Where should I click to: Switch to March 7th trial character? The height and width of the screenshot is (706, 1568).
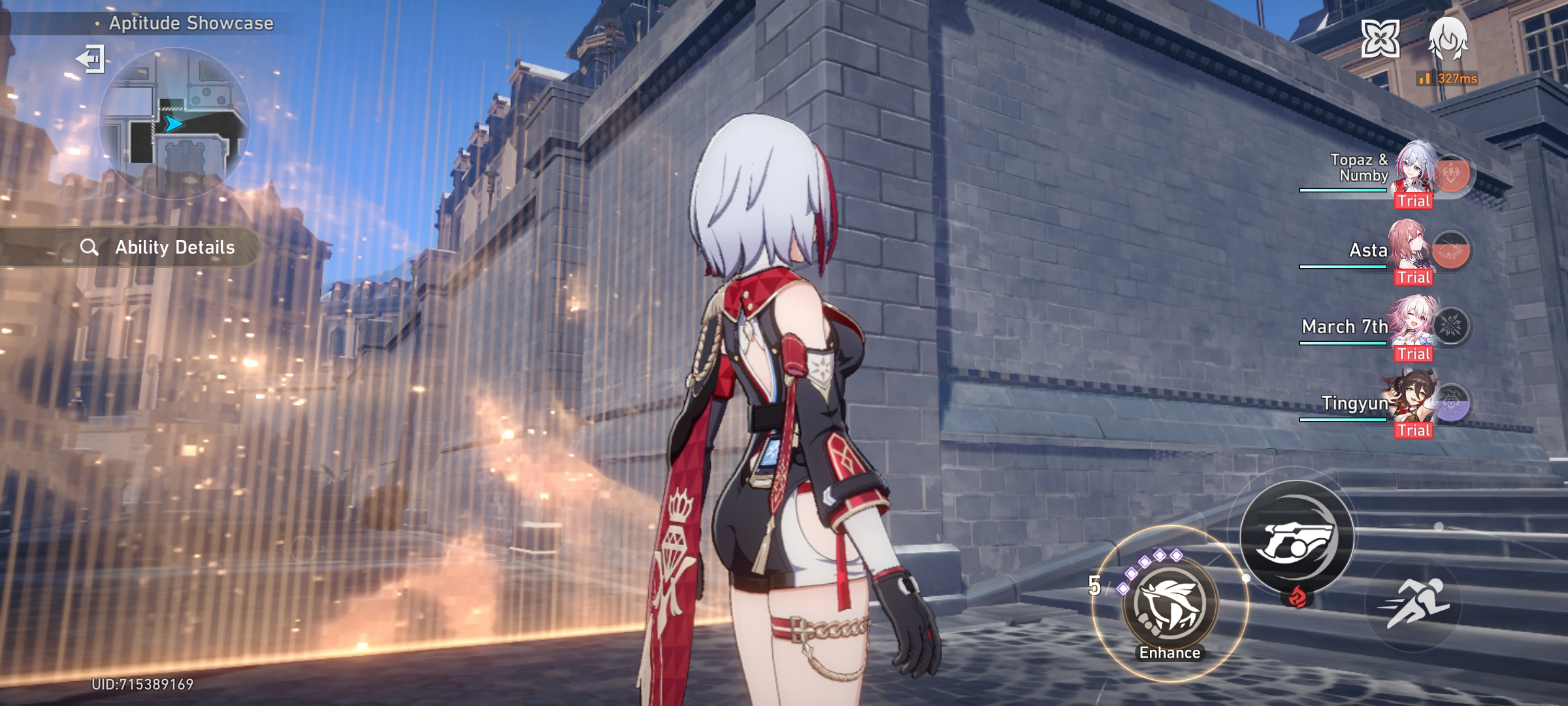tap(1414, 327)
